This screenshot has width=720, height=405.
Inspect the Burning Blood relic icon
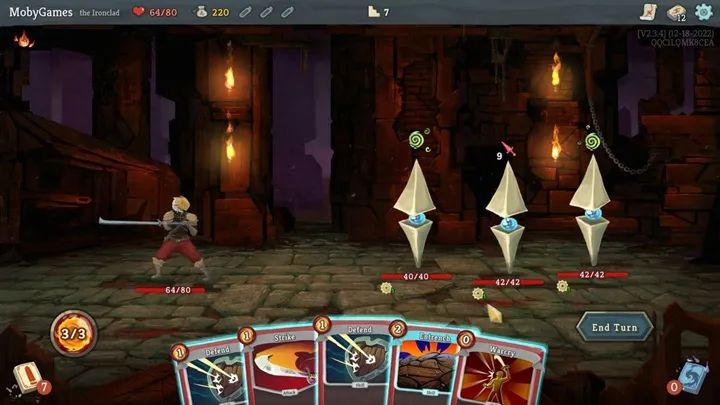point(23,40)
